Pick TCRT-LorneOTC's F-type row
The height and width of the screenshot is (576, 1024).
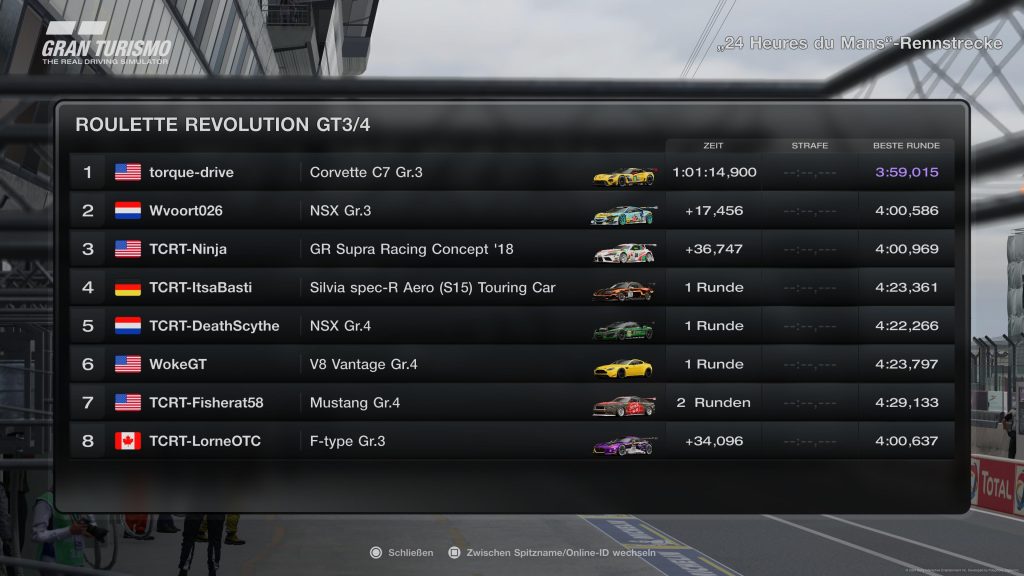tap(510, 441)
